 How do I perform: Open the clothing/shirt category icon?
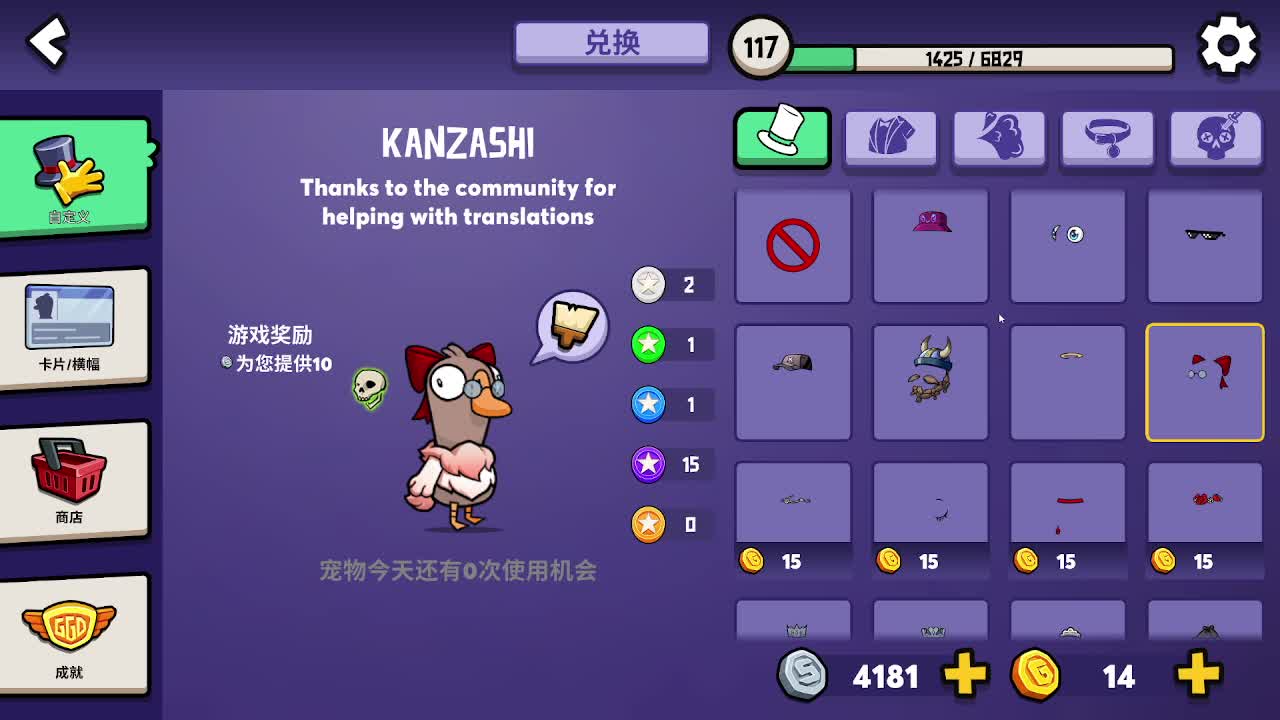[890, 137]
